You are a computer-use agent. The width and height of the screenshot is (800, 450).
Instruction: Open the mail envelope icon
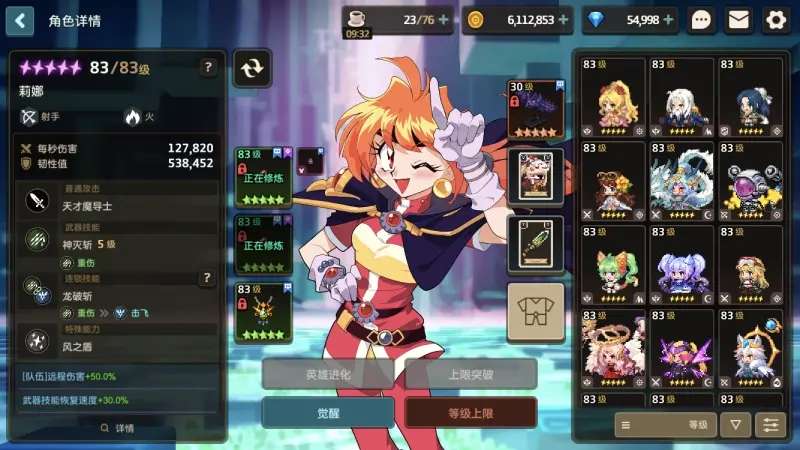[738, 19]
